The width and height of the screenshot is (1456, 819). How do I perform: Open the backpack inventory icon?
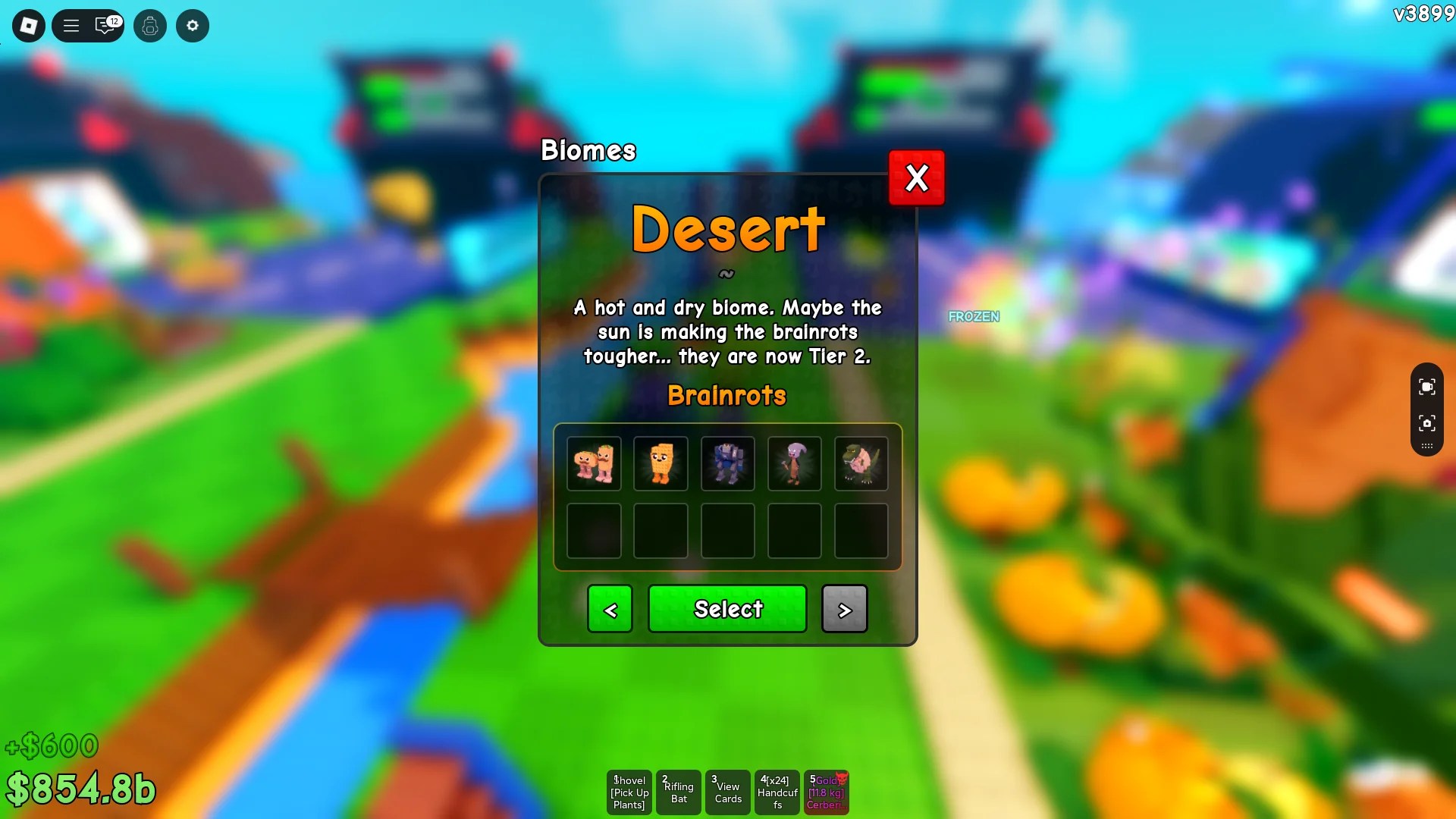pyautogui.click(x=149, y=25)
